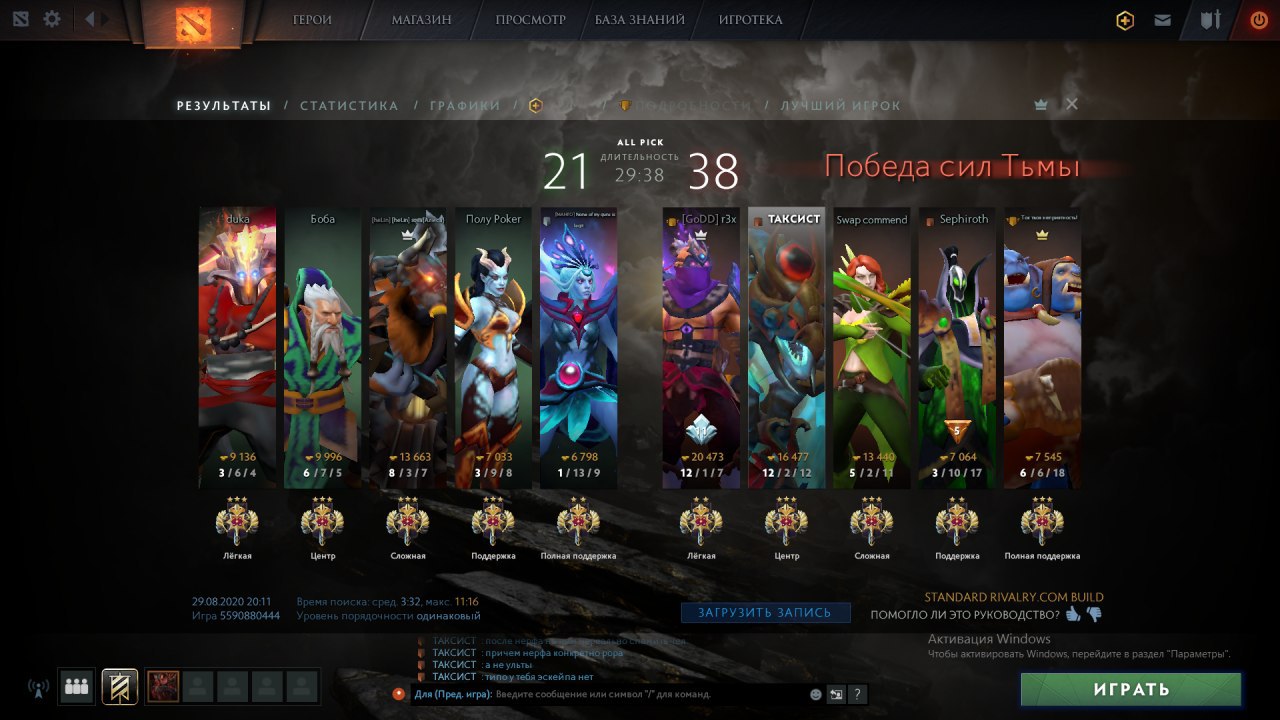Open the Магазин top menu
Screen dimensions: 1280x720
[421, 19]
